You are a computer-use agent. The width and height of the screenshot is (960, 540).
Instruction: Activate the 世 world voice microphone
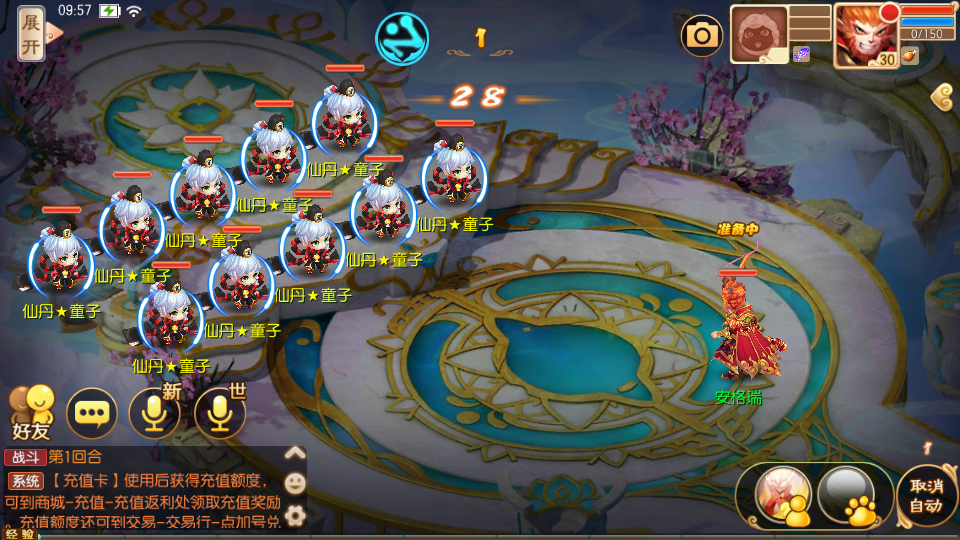pyautogui.click(x=220, y=413)
